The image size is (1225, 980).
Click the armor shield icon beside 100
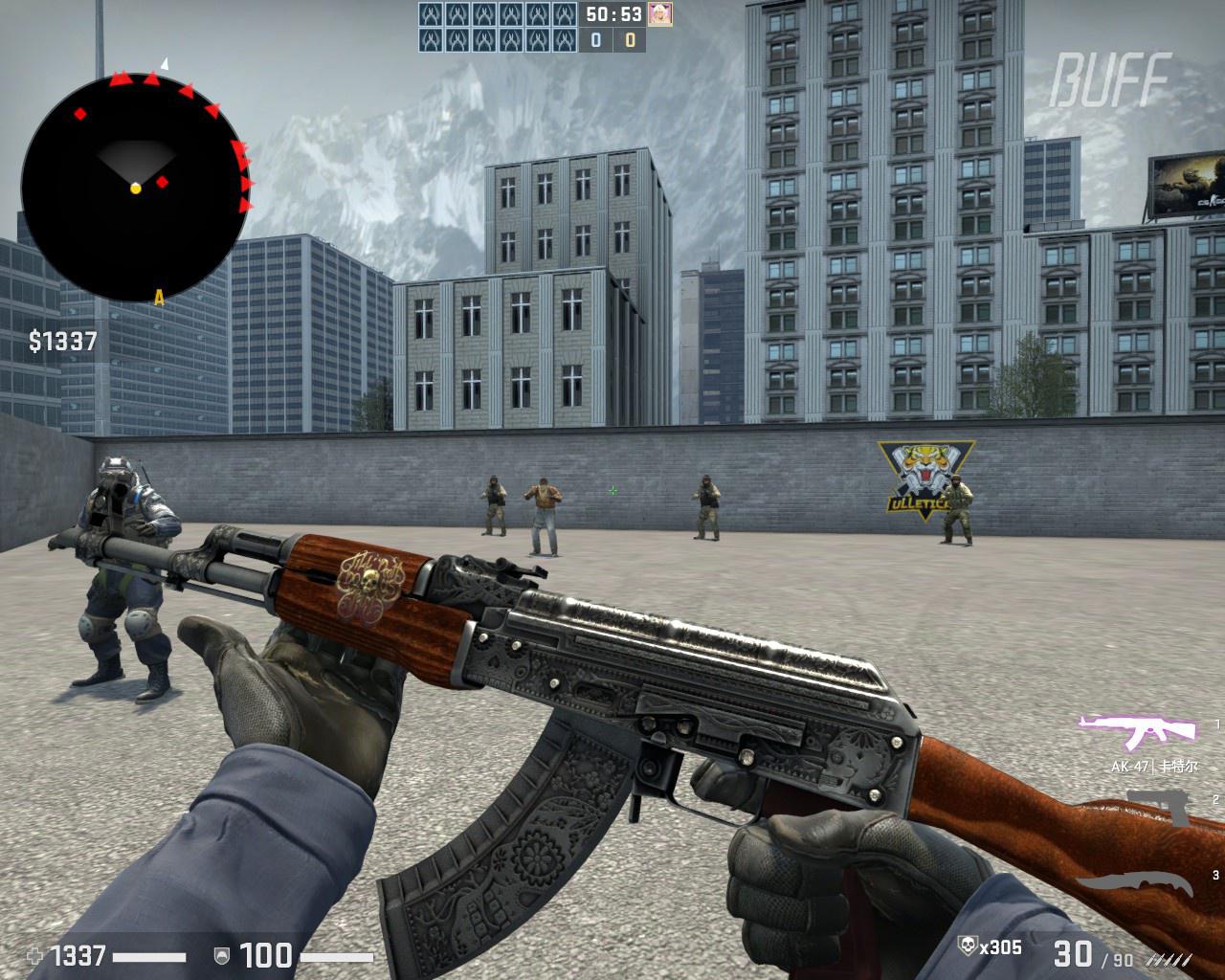(x=222, y=953)
